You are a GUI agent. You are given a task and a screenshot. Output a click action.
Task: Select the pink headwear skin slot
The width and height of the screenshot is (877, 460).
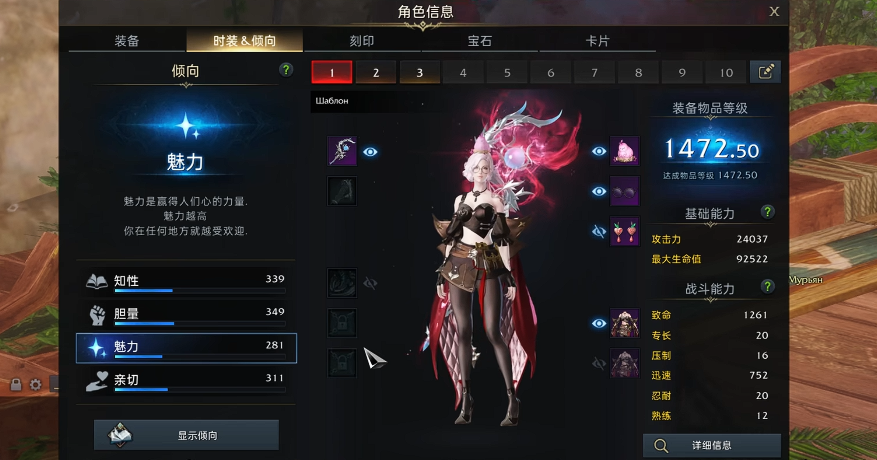coord(625,151)
